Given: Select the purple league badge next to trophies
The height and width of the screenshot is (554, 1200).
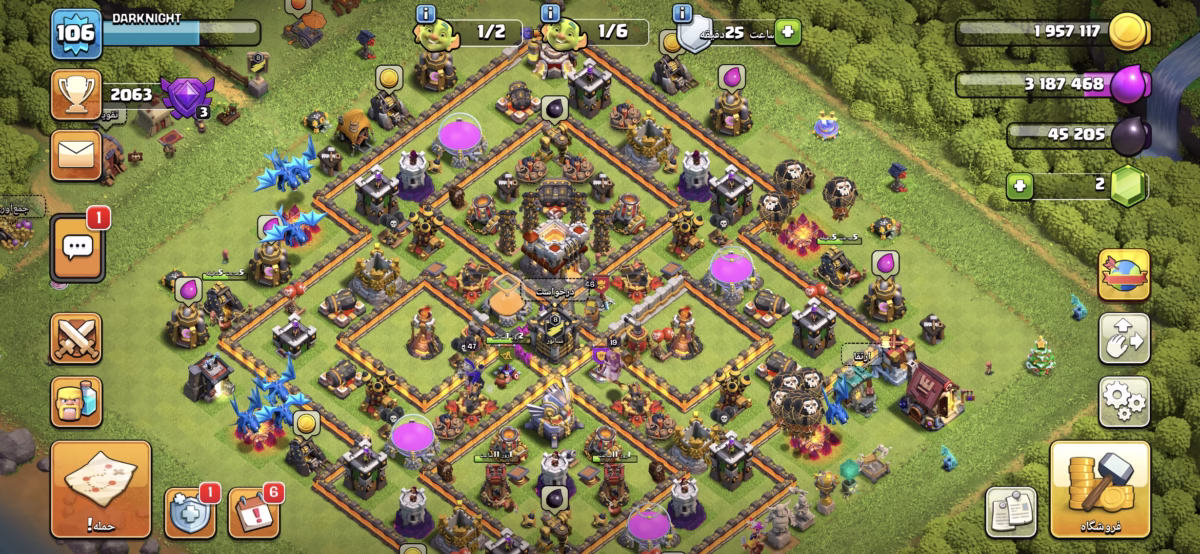Looking at the screenshot, I should [181, 97].
